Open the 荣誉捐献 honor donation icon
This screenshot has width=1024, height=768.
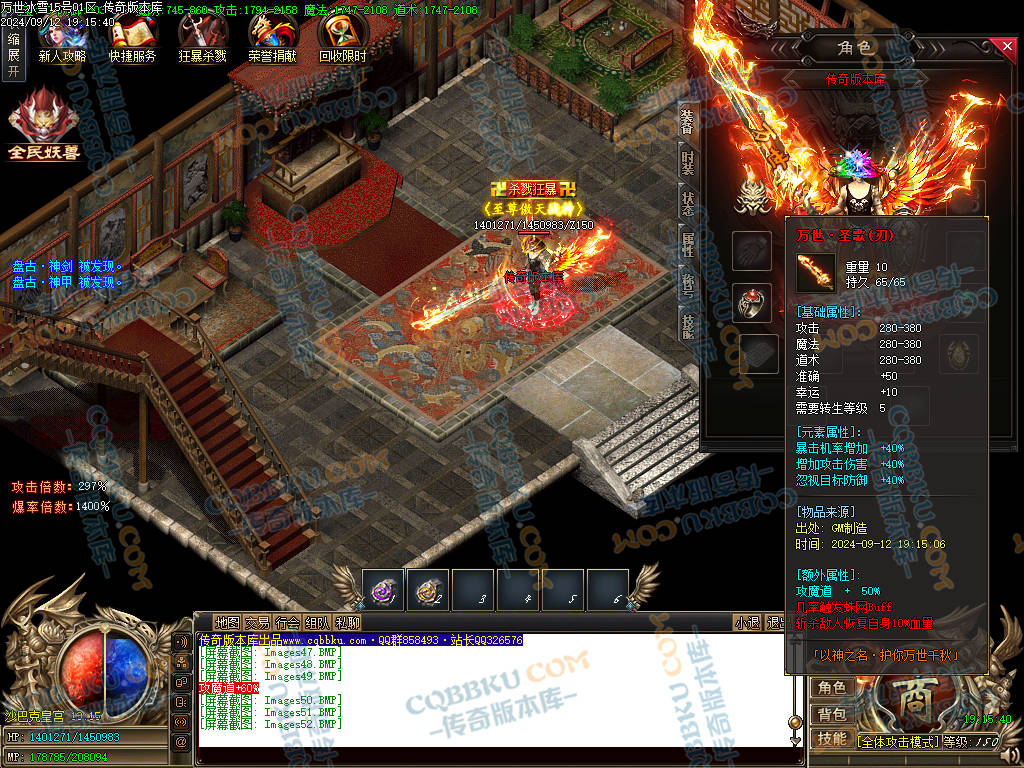272,38
